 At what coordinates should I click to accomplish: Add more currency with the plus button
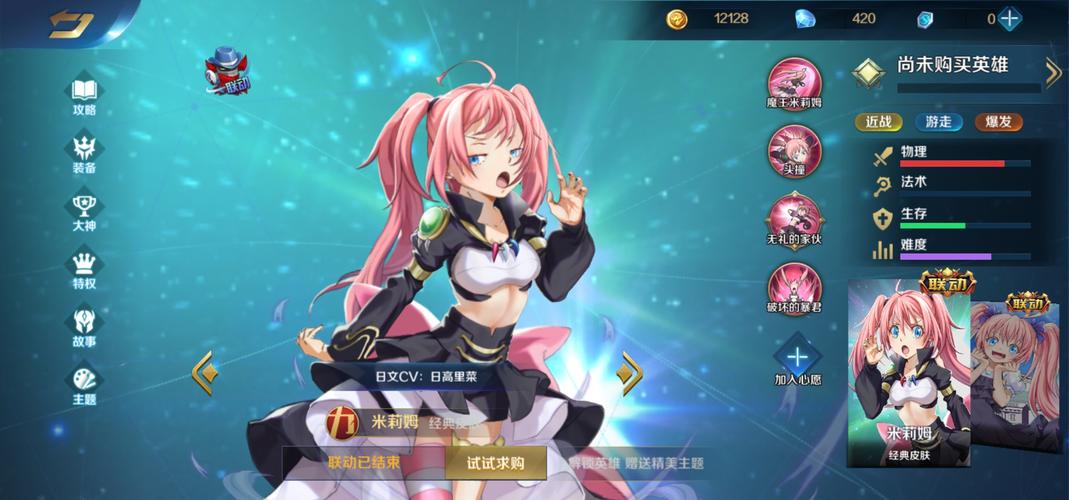(x=1010, y=18)
